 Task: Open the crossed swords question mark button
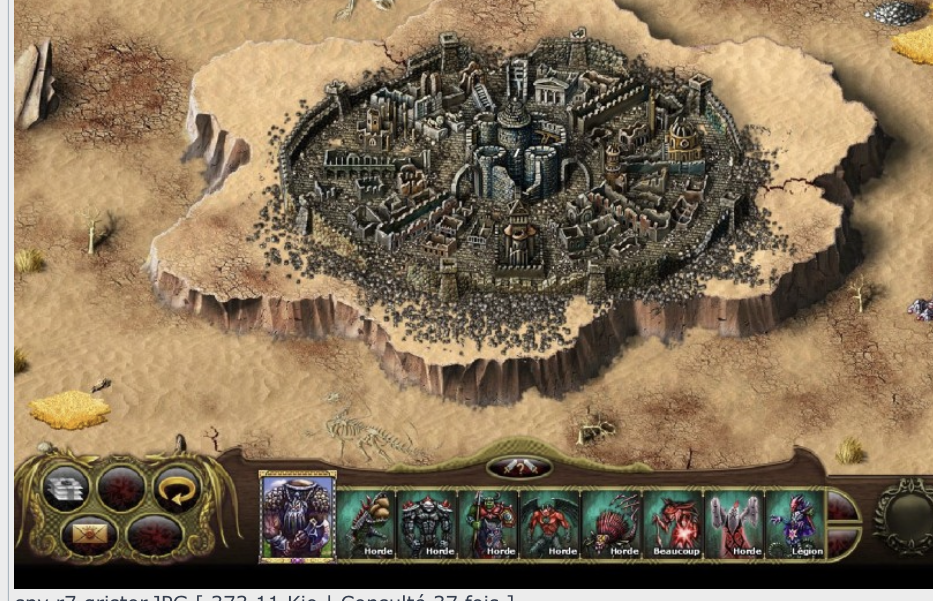518,468
